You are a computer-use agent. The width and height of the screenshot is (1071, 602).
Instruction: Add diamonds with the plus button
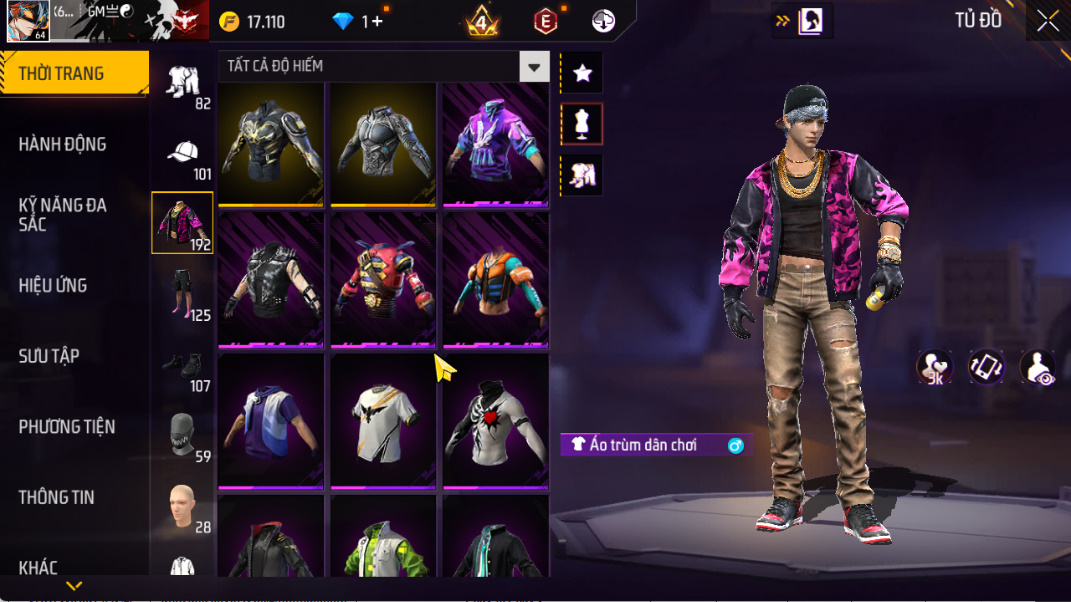pyautogui.click(x=377, y=21)
